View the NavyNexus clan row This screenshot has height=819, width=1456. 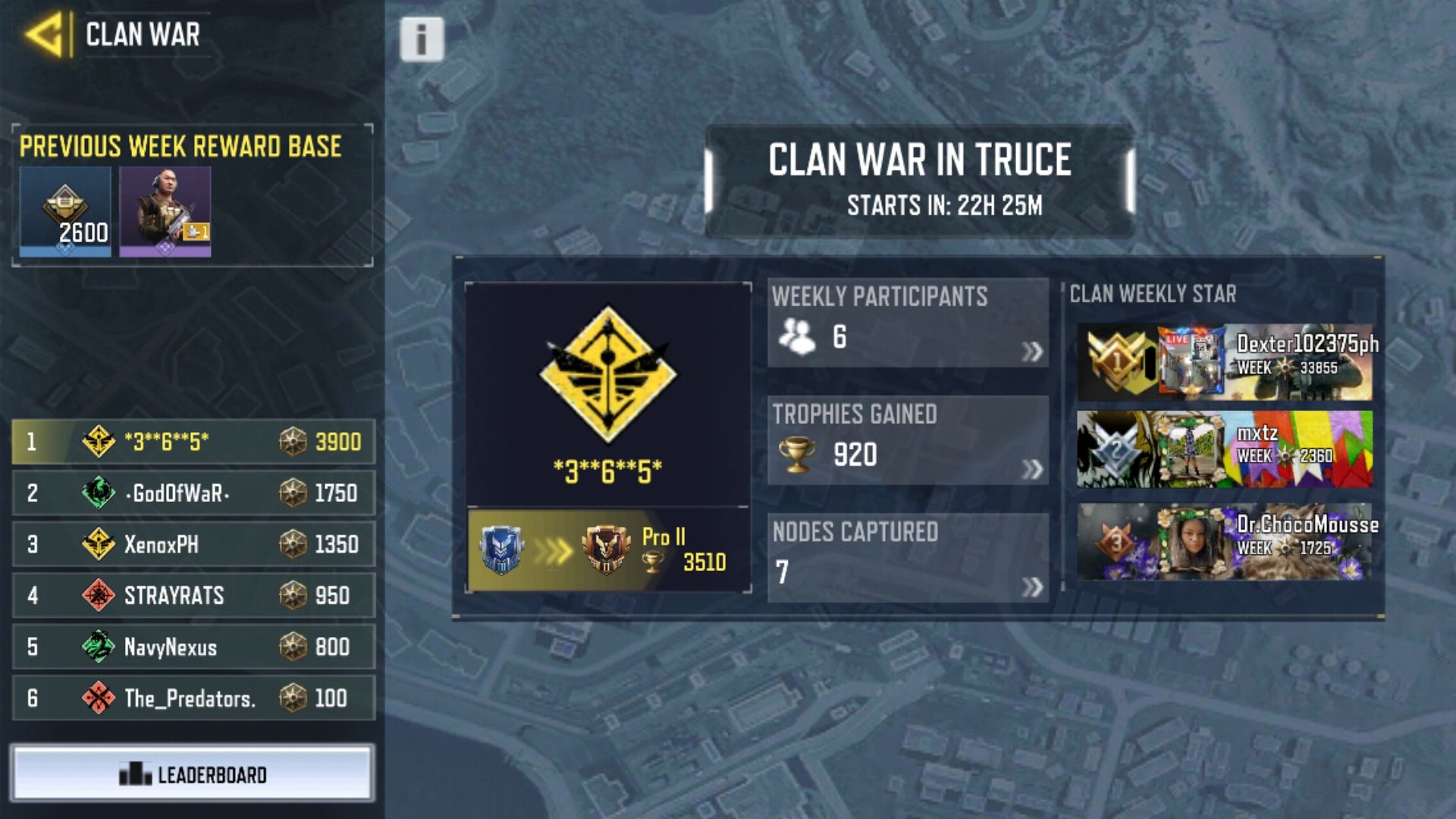point(193,646)
